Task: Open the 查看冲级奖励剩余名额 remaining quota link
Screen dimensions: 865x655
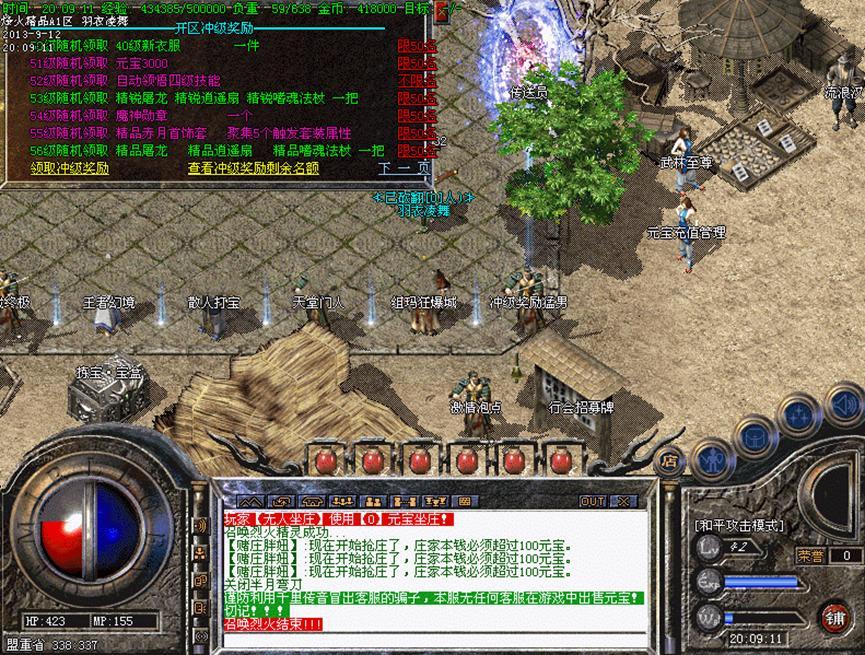Action: [253, 168]
